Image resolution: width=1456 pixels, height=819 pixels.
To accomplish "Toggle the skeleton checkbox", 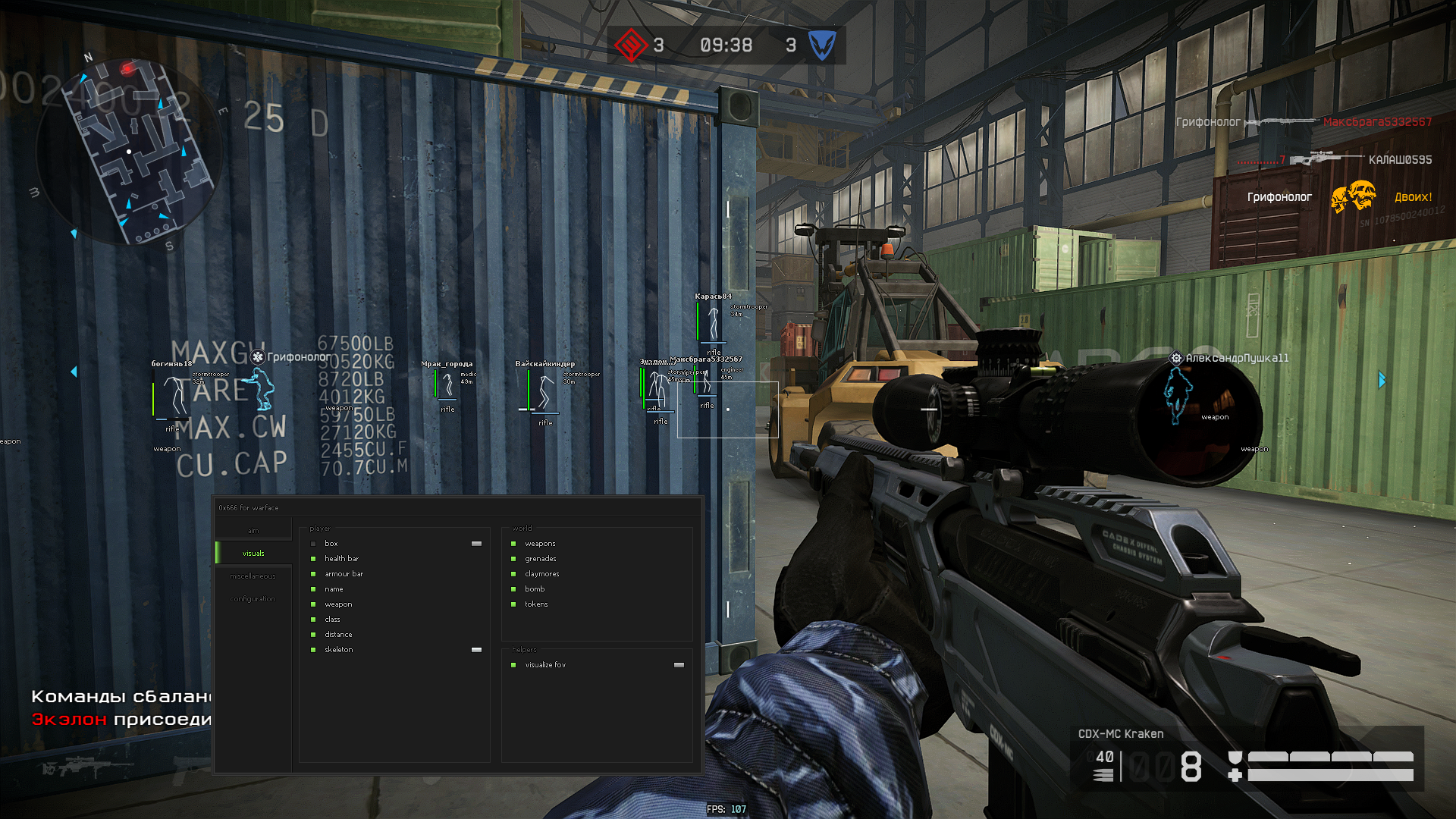I will tap(313, 650).
